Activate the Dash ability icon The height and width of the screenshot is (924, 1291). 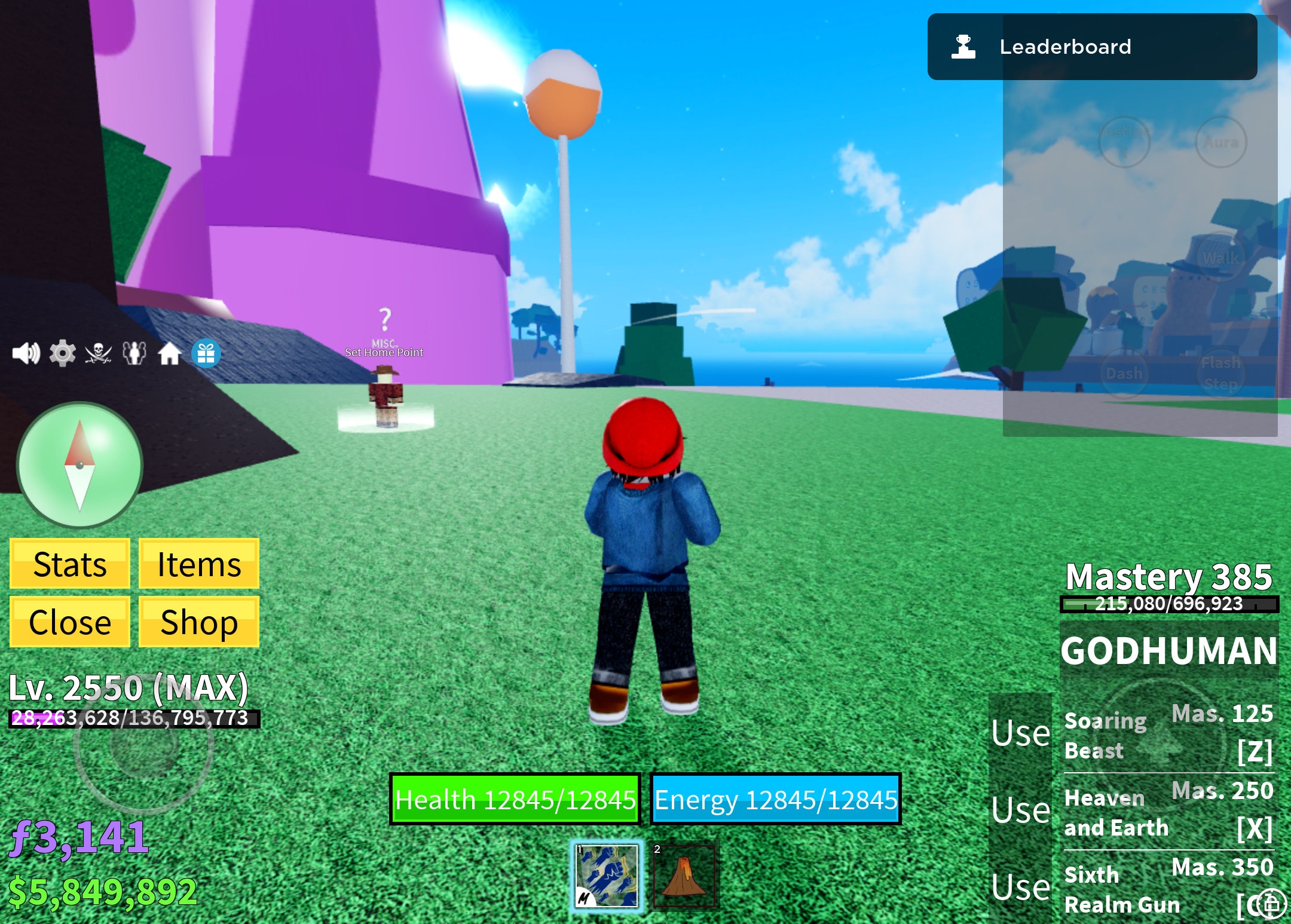[1125, 374]
